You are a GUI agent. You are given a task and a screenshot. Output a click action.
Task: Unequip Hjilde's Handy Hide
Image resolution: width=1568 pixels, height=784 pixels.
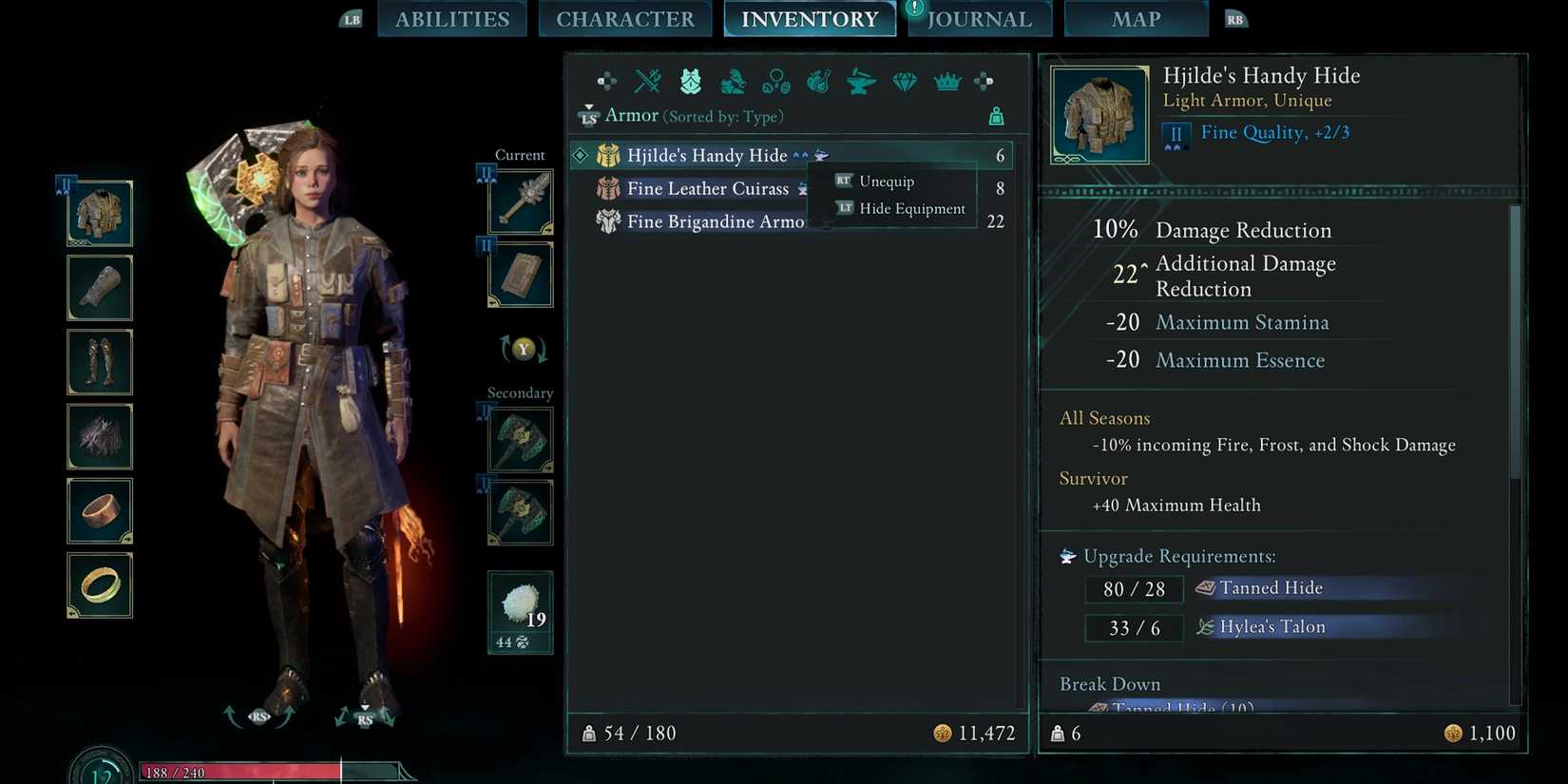click(885, 181)
